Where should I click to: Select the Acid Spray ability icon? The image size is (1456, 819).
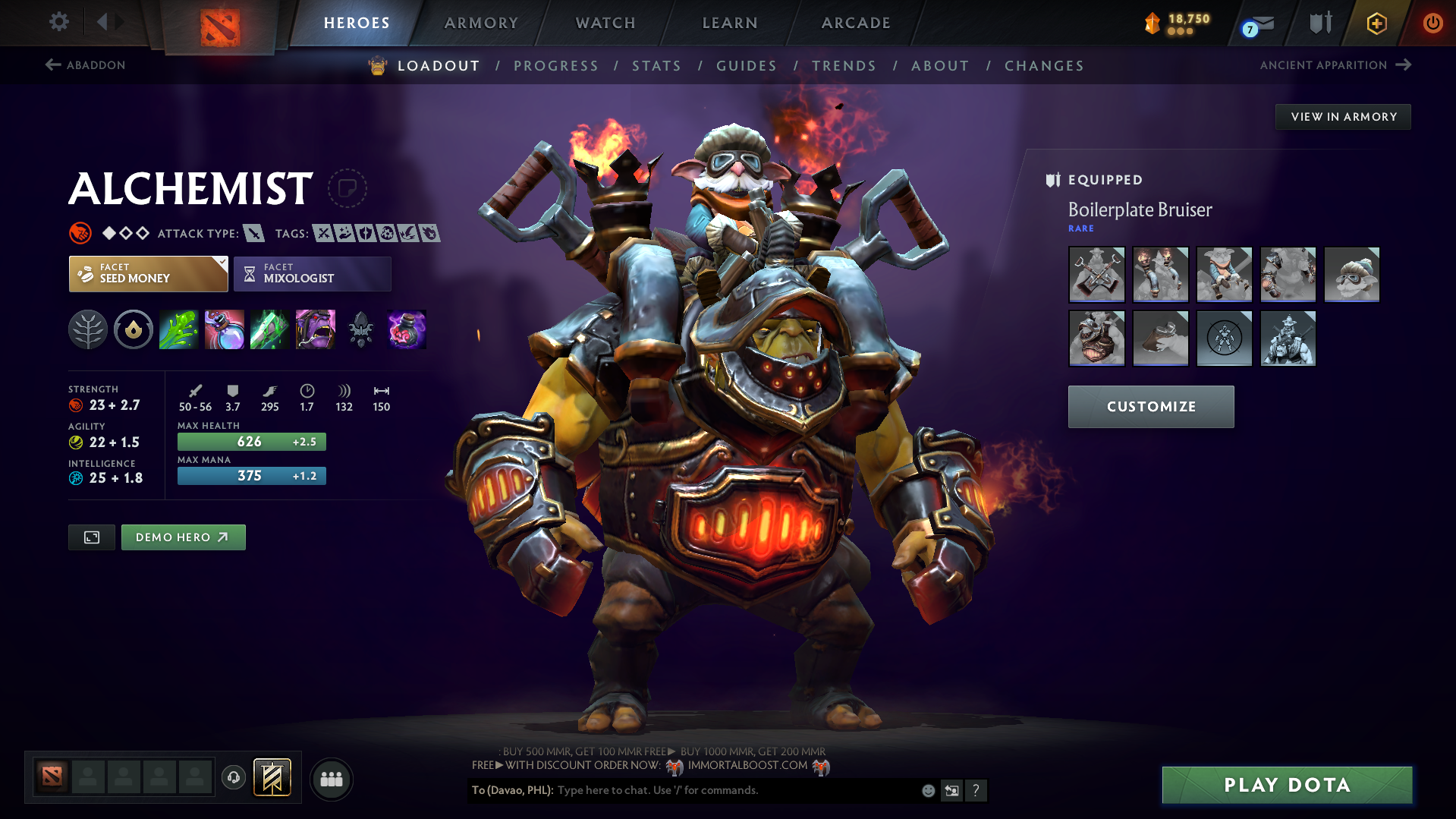[x=178, y=329]
